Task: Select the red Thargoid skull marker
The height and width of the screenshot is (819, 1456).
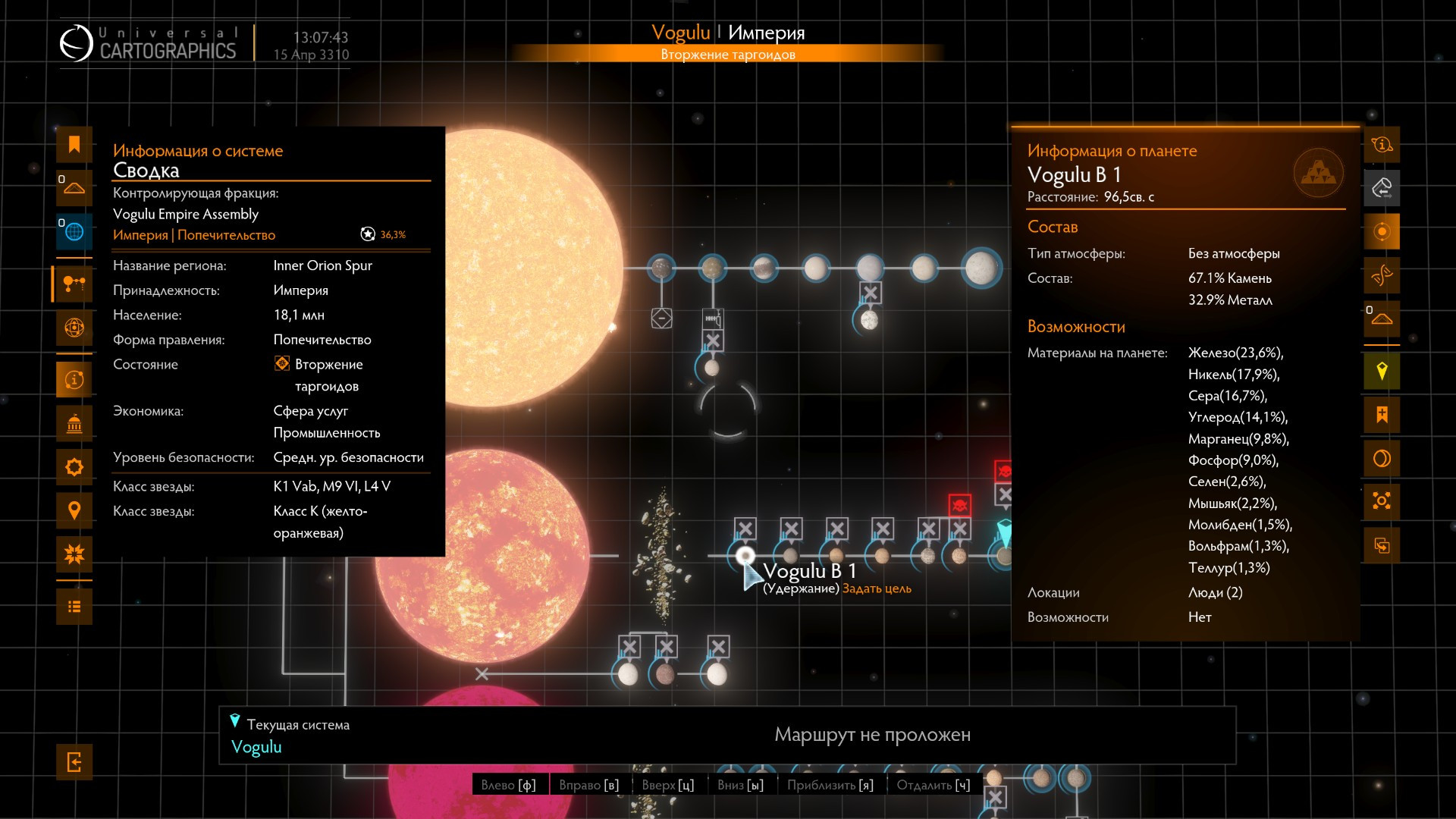Action: click(959, 504)
